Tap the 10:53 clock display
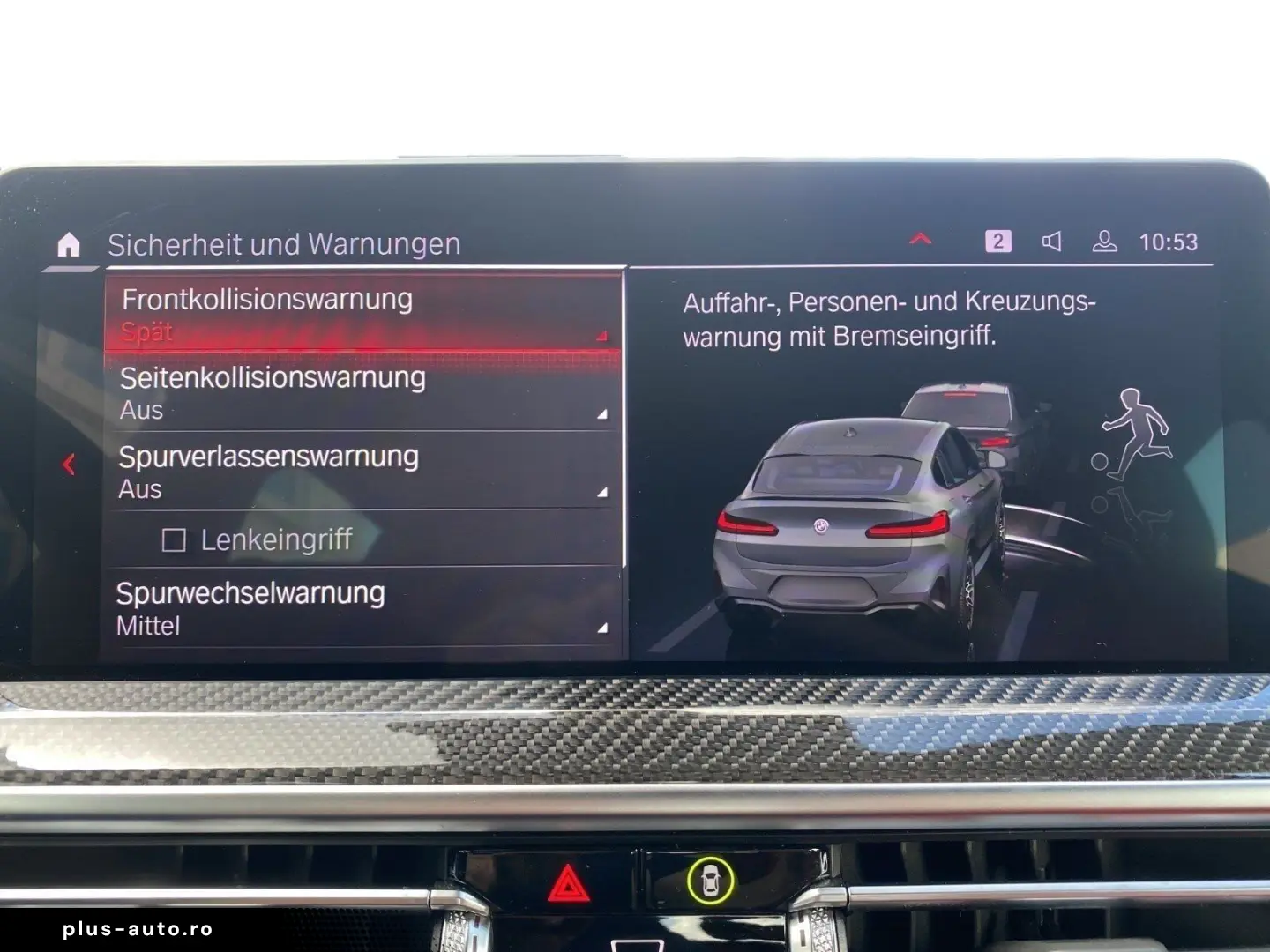1270x952 pixels. click(x=1167, y=242)
